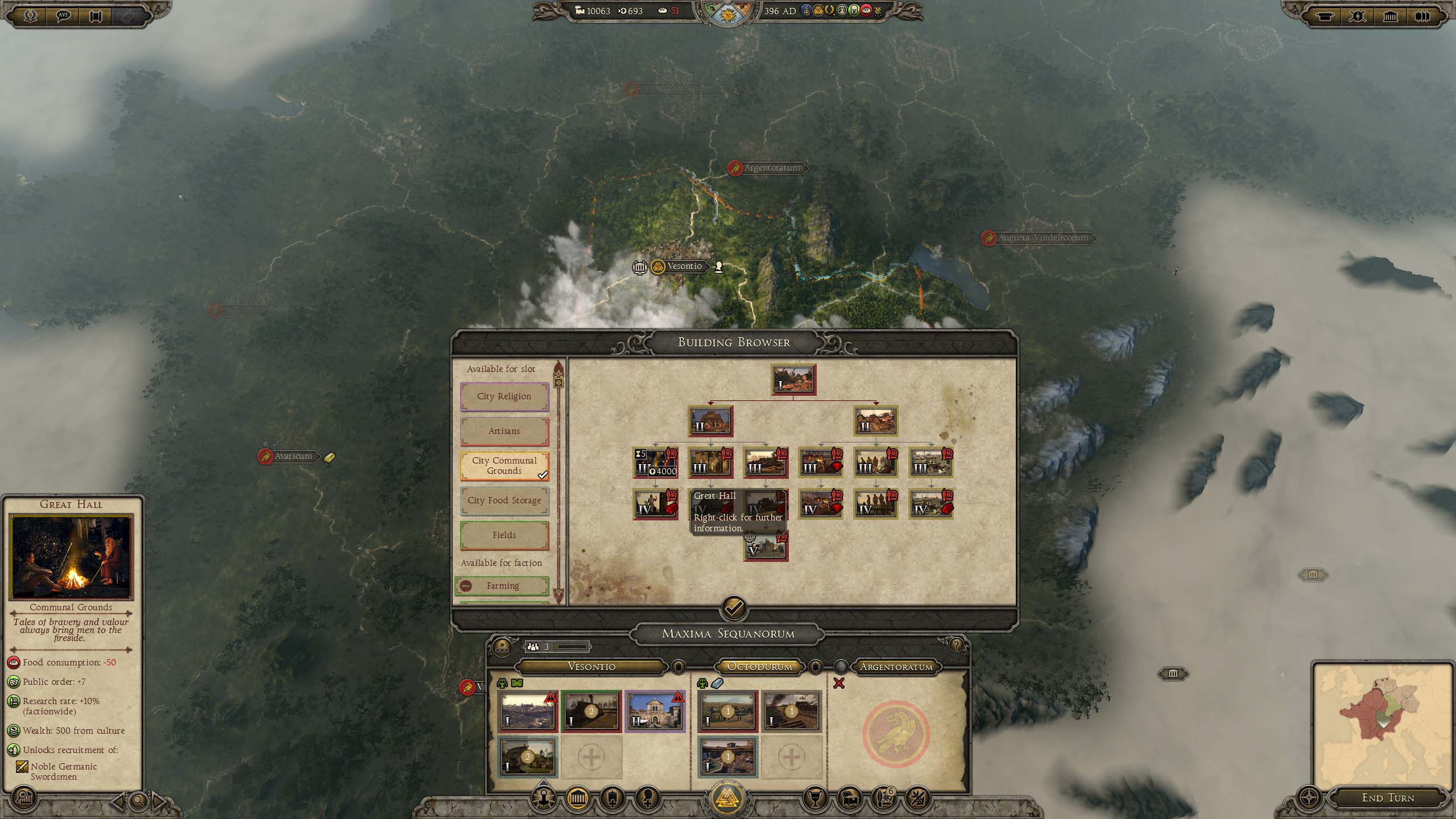
Task: Pick the Fields building category
Action: coord(504,535)
